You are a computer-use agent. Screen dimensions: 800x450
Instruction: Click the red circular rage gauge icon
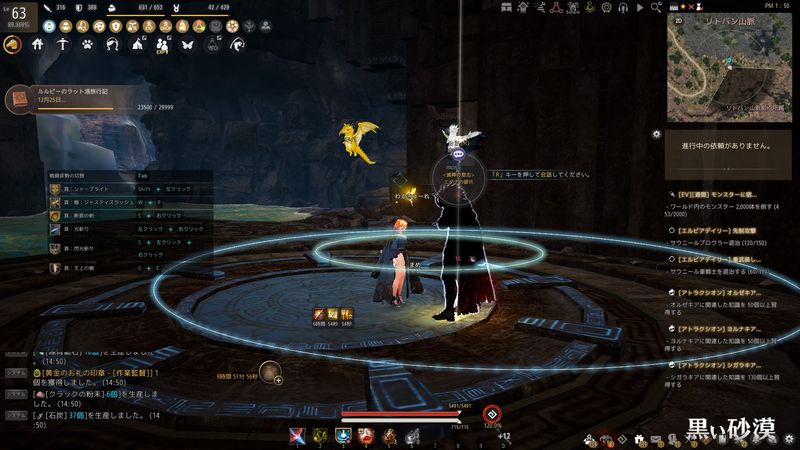coord(491,413)
